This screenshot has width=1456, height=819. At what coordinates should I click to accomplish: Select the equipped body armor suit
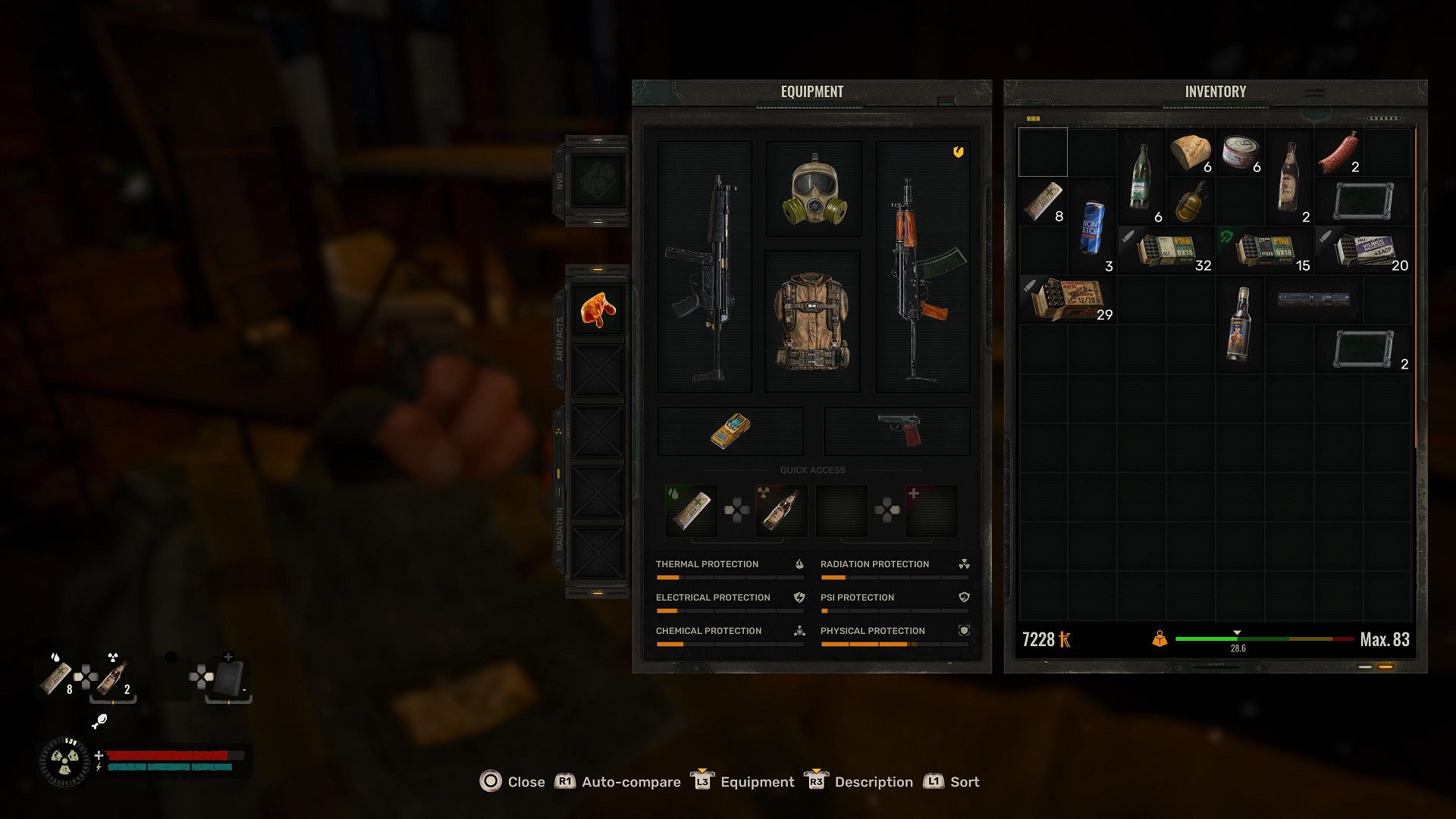[x=811, y=322]
